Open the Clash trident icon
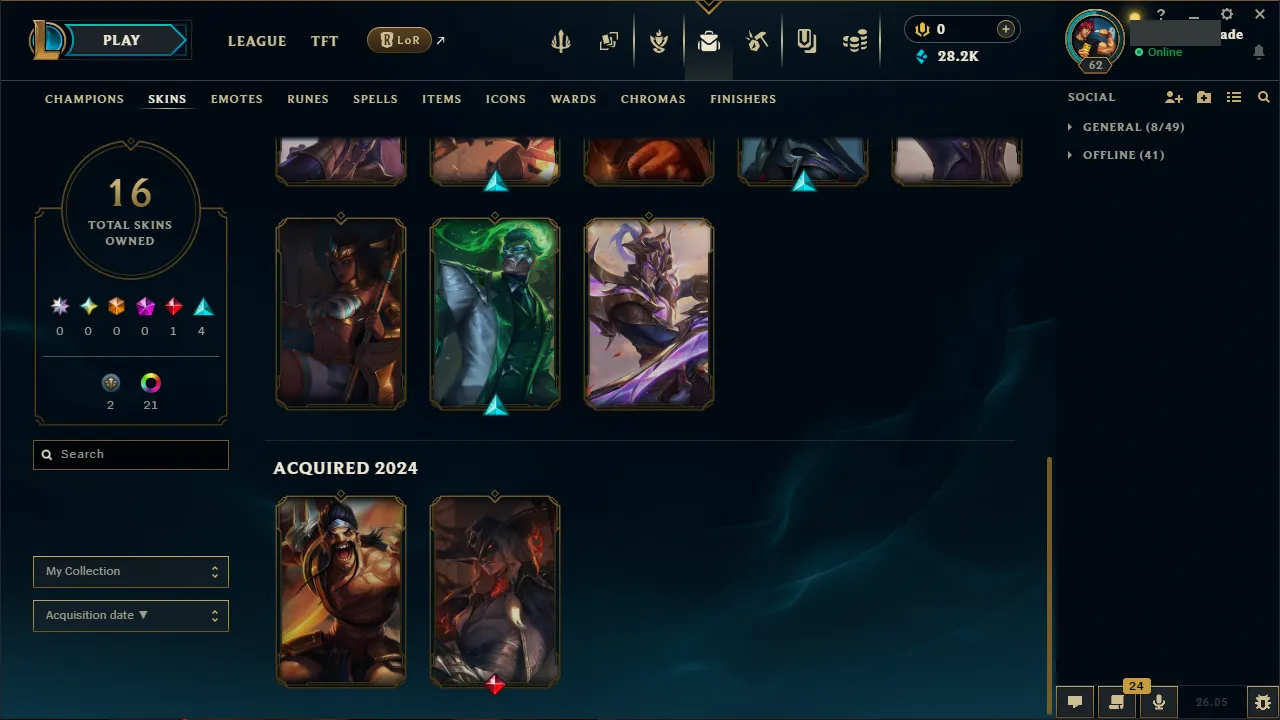 pyautogui.click(x=560, y=40)
